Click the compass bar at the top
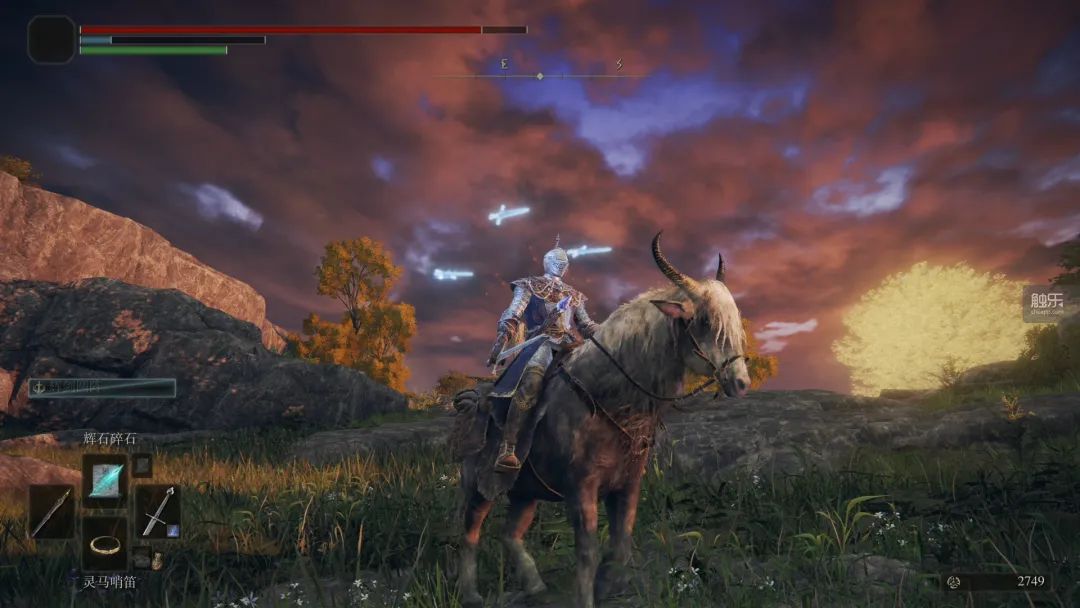The height and width of the screenshot is (608, 1080). [540, 74]
